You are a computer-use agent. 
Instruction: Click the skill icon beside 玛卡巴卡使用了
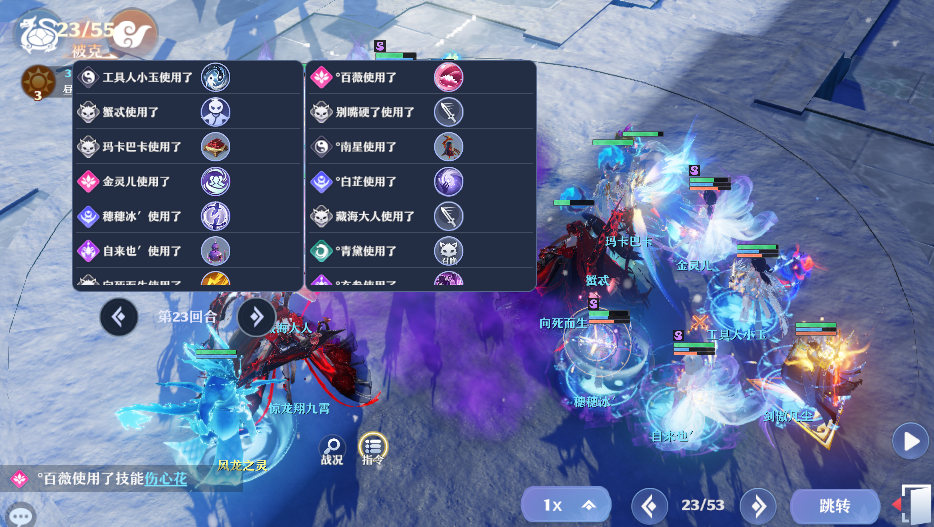pos(216,147)
